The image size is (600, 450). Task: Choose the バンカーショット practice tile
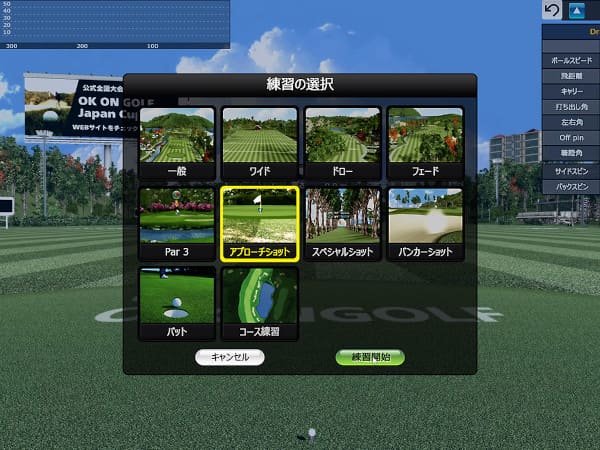click(x=425, y=223)
